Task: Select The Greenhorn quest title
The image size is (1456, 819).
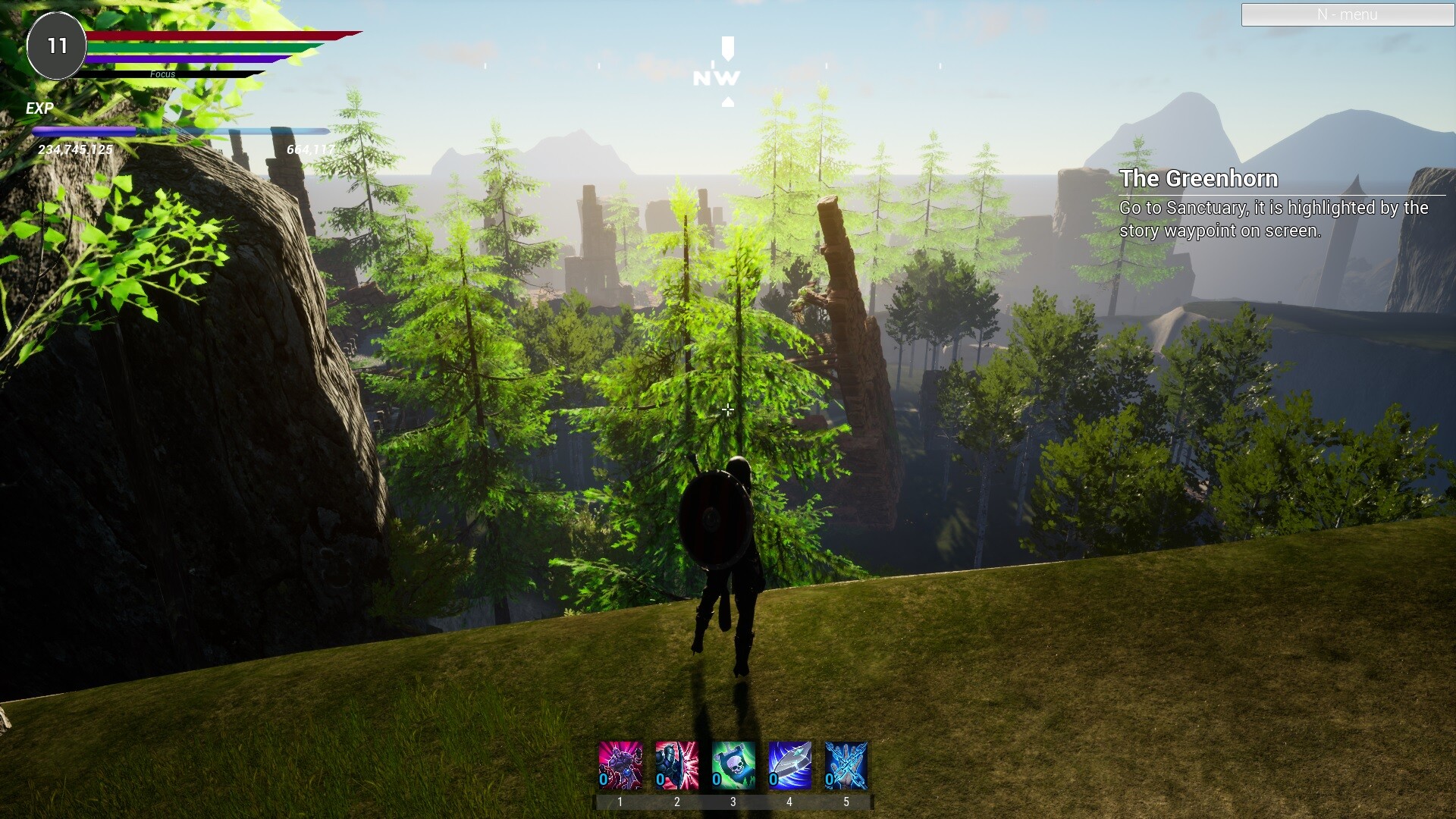Action: tap(1200, 179)
